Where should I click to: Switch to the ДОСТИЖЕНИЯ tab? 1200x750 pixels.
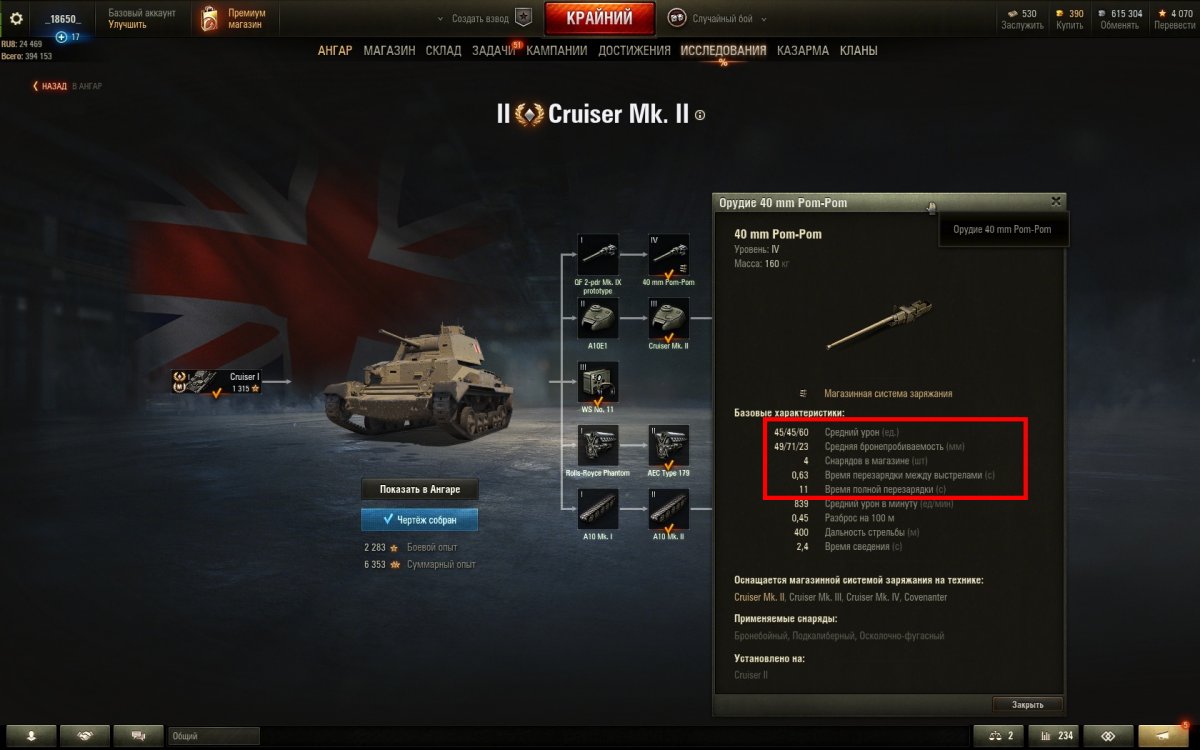click(634, 50)
